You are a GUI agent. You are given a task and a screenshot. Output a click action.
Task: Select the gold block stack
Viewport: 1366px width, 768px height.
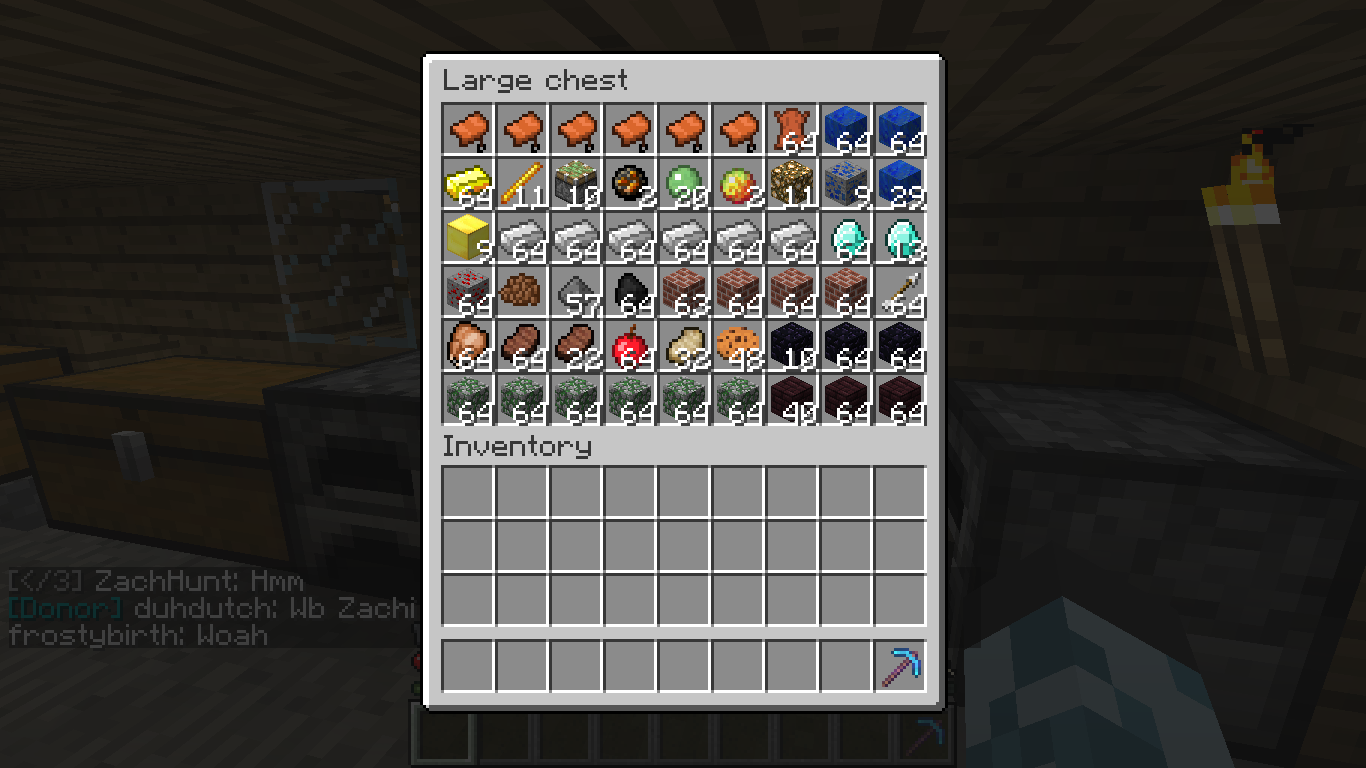(468, 237)
